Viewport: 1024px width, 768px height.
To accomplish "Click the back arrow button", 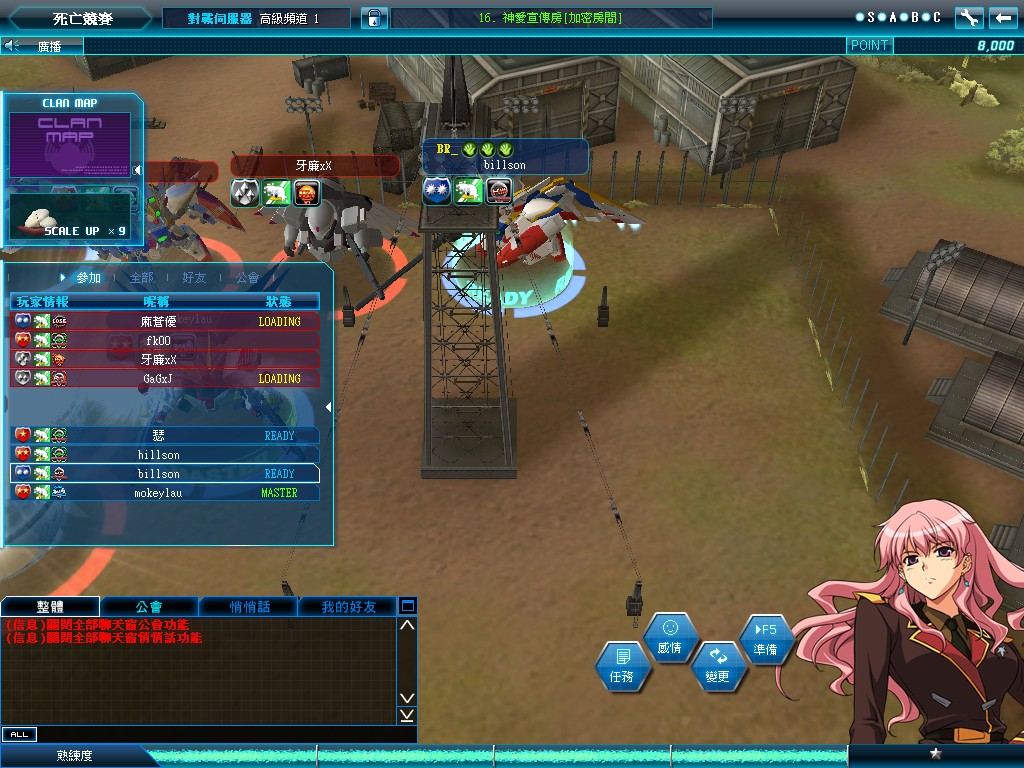I will 1003,17.
